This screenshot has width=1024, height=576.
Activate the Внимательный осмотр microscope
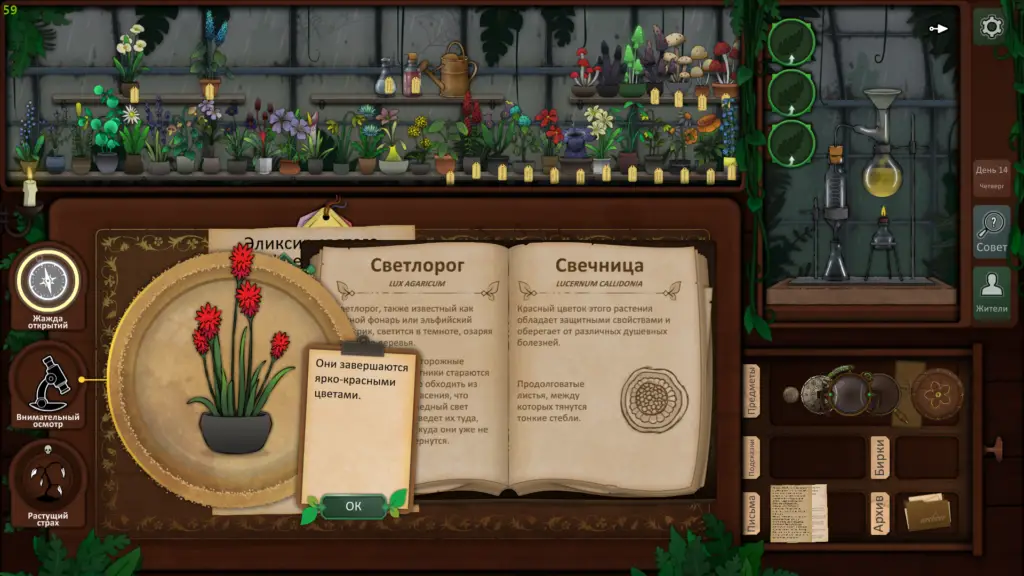[x=47, y=385]
